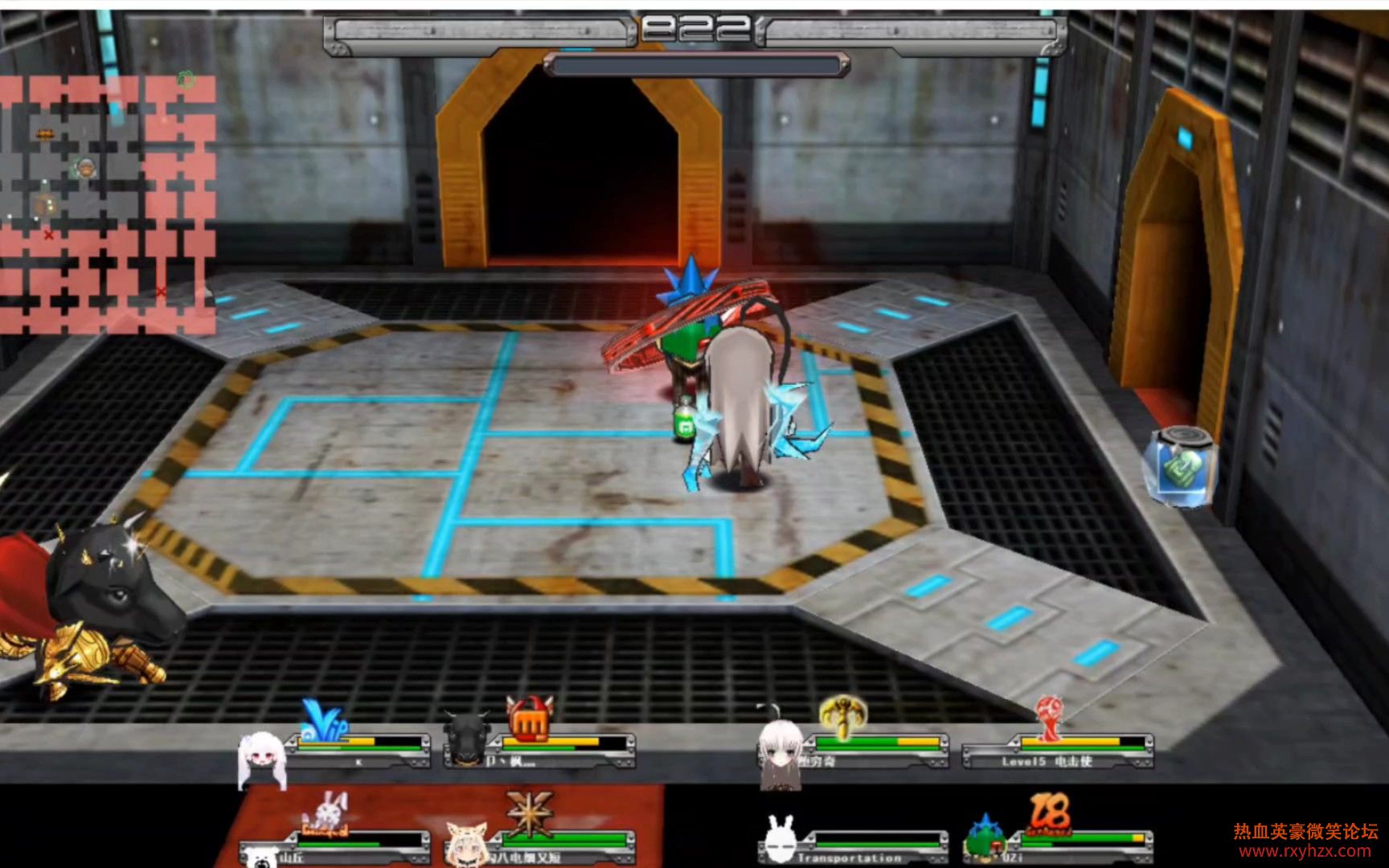Click the orange Z8 guild emblem
Image resolution: width=1389 pixels, height=868 pixels.
coord(1051,813)
